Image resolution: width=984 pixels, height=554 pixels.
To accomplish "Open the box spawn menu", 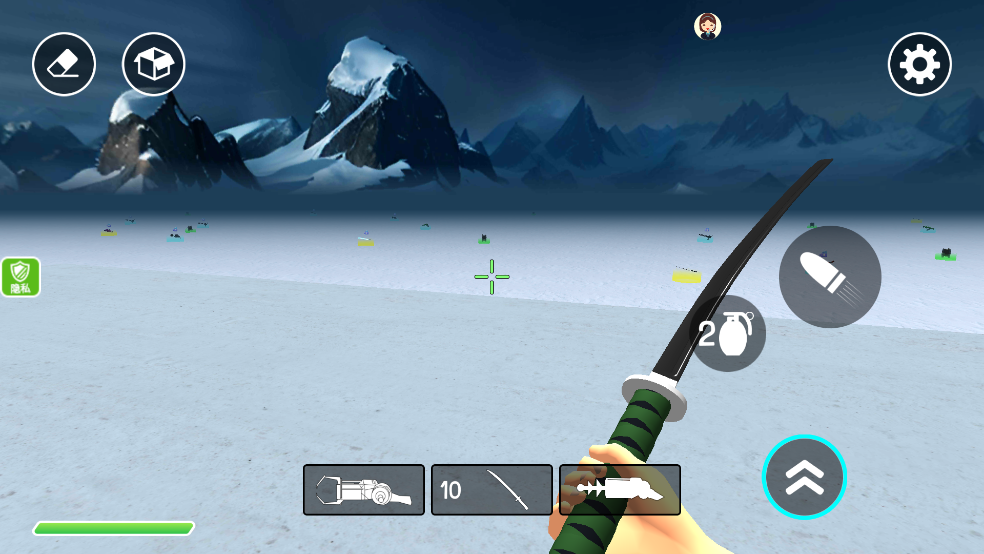I will (x=153, y=64).
